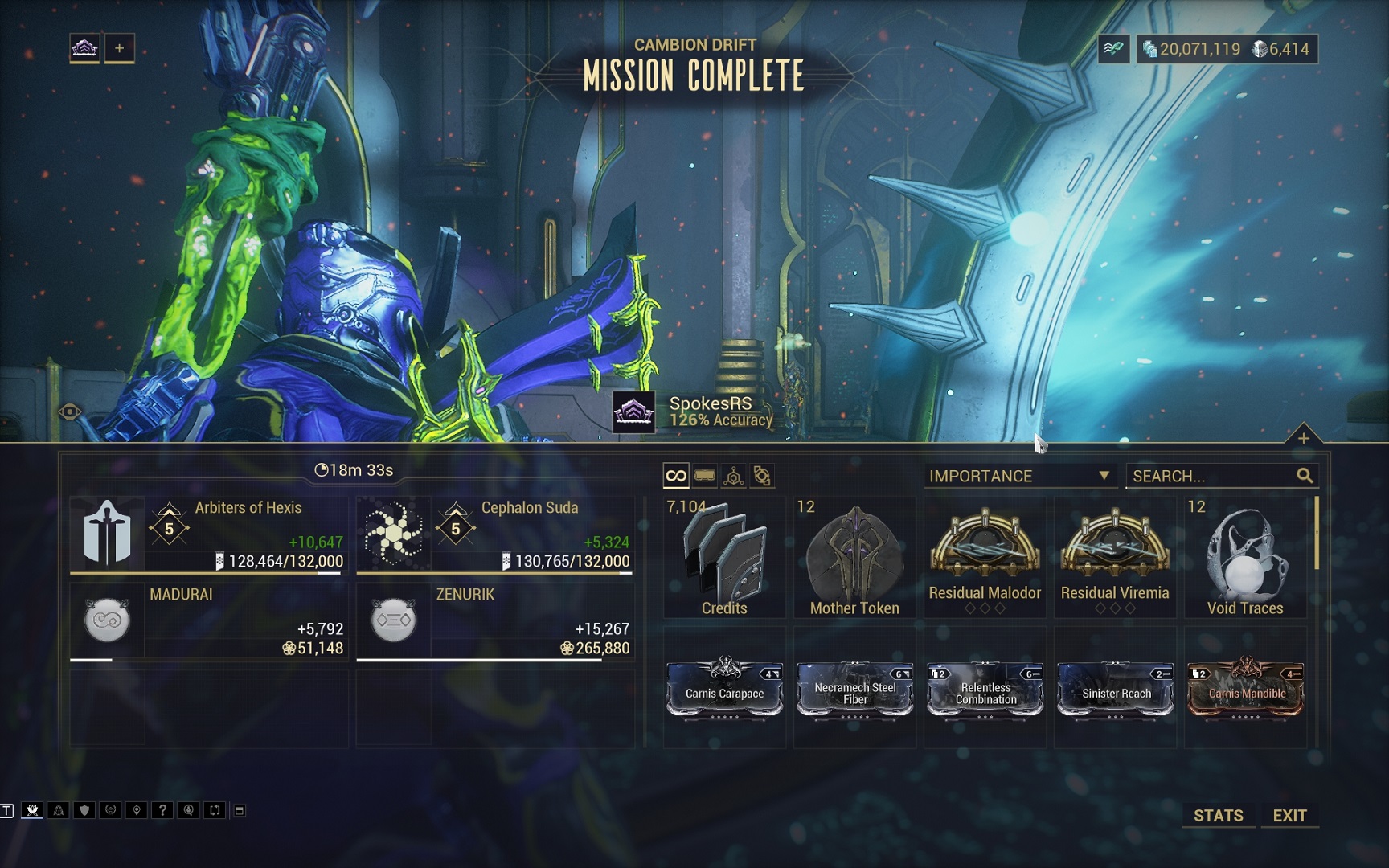
Task: Click the plus button beside squad icon
Action: tap(119, 48)
